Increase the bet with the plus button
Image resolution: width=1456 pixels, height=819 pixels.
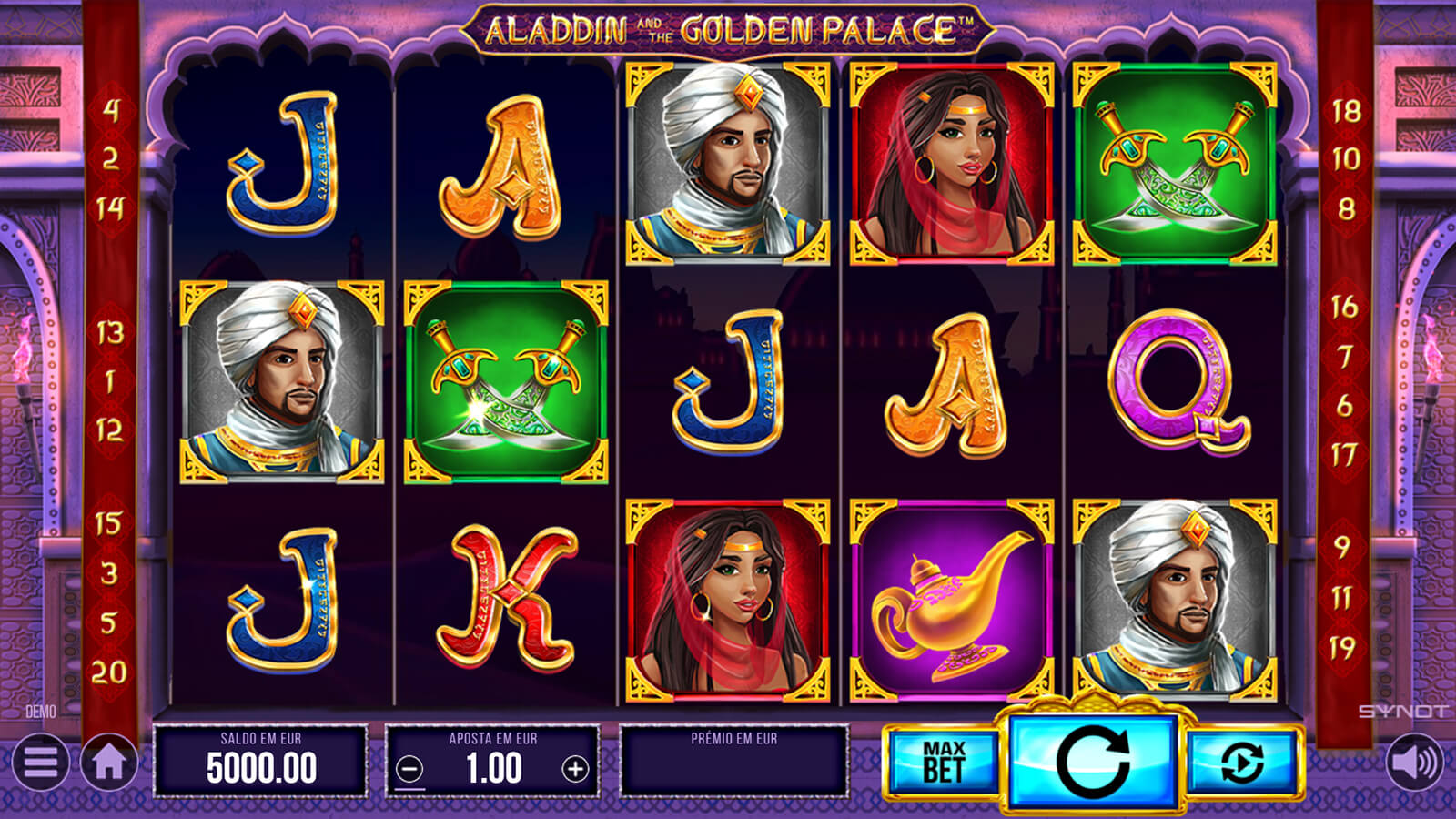575,770
